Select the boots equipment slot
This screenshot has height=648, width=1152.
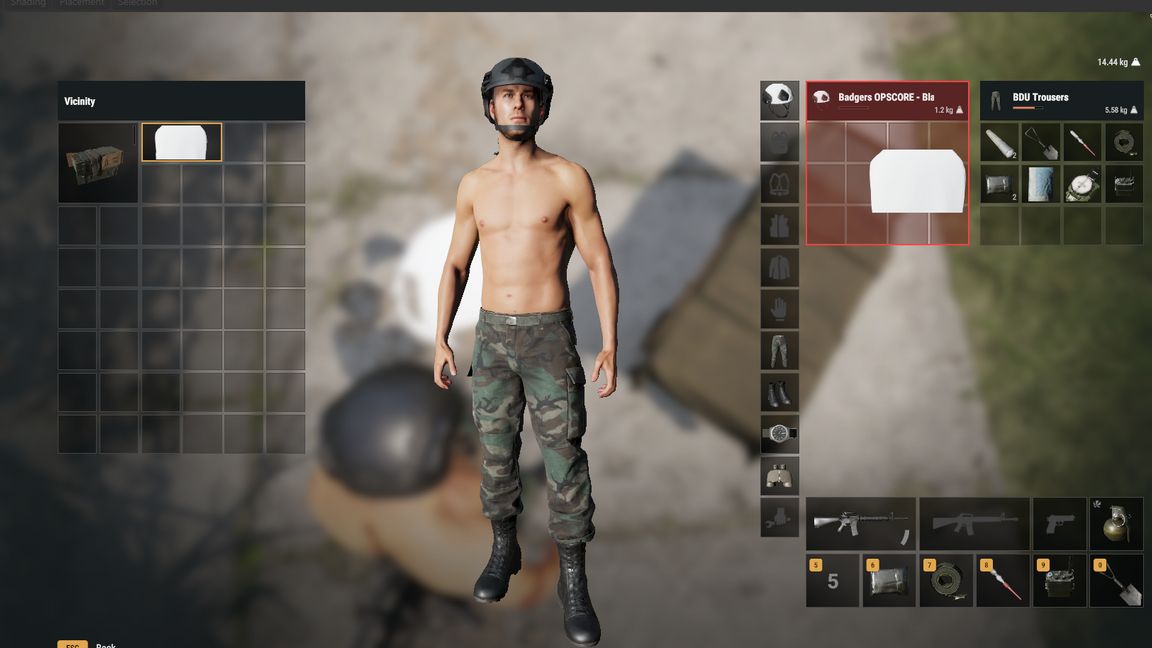coord(779,392)
